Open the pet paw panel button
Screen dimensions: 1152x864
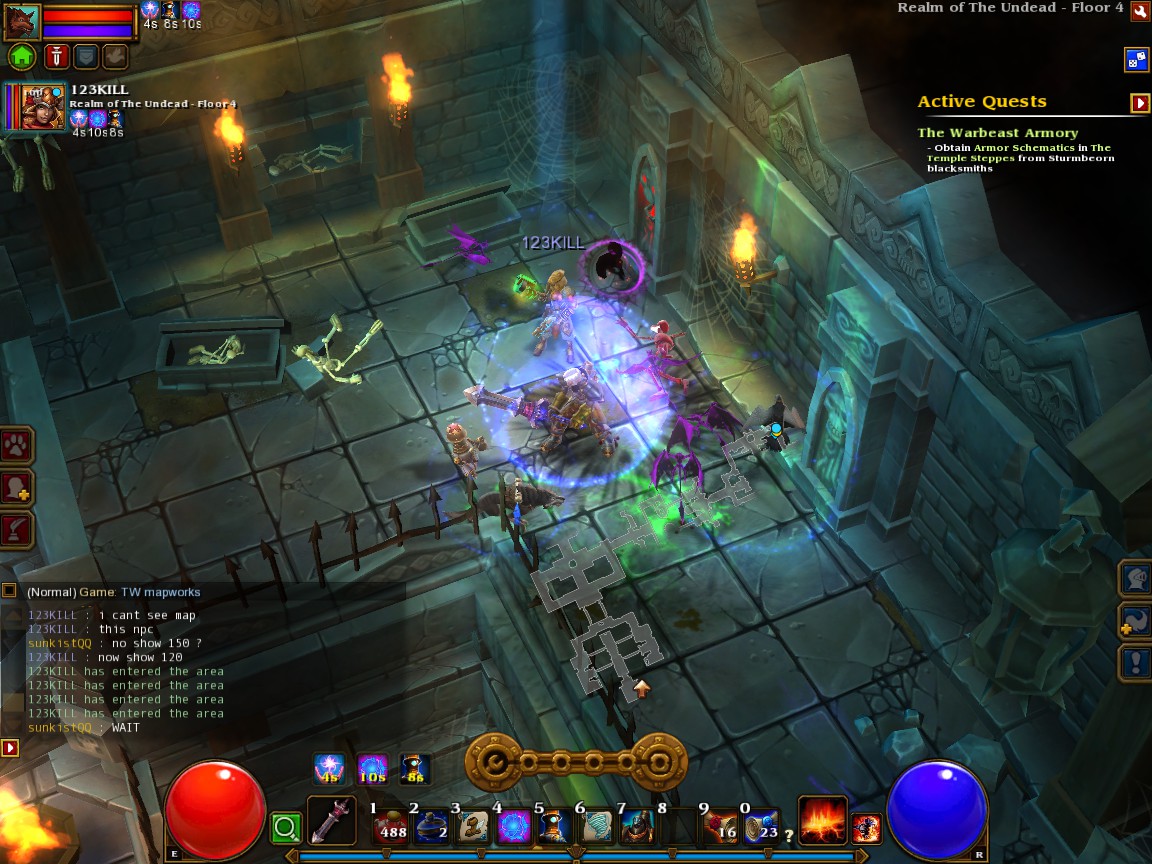[17, 446]
